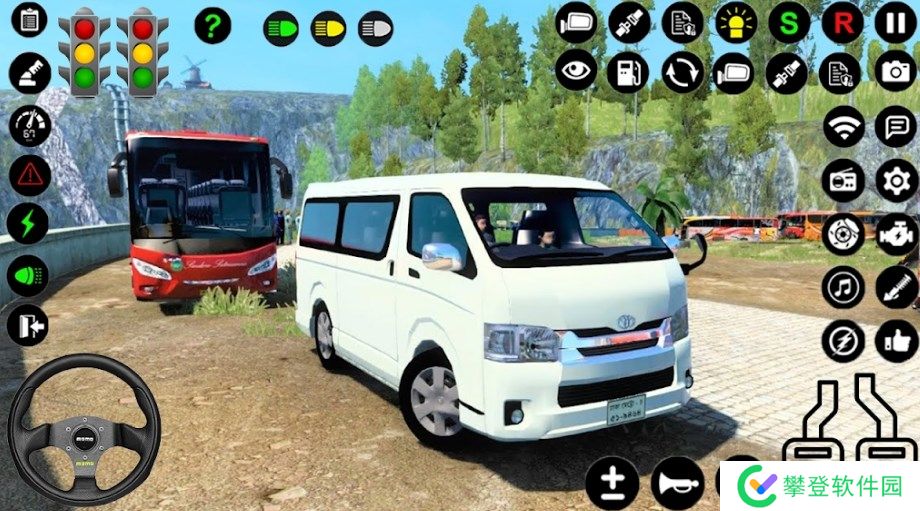Screen dimensions: 920x511
Task: Click the engine icon
Action: click(895, 234)
